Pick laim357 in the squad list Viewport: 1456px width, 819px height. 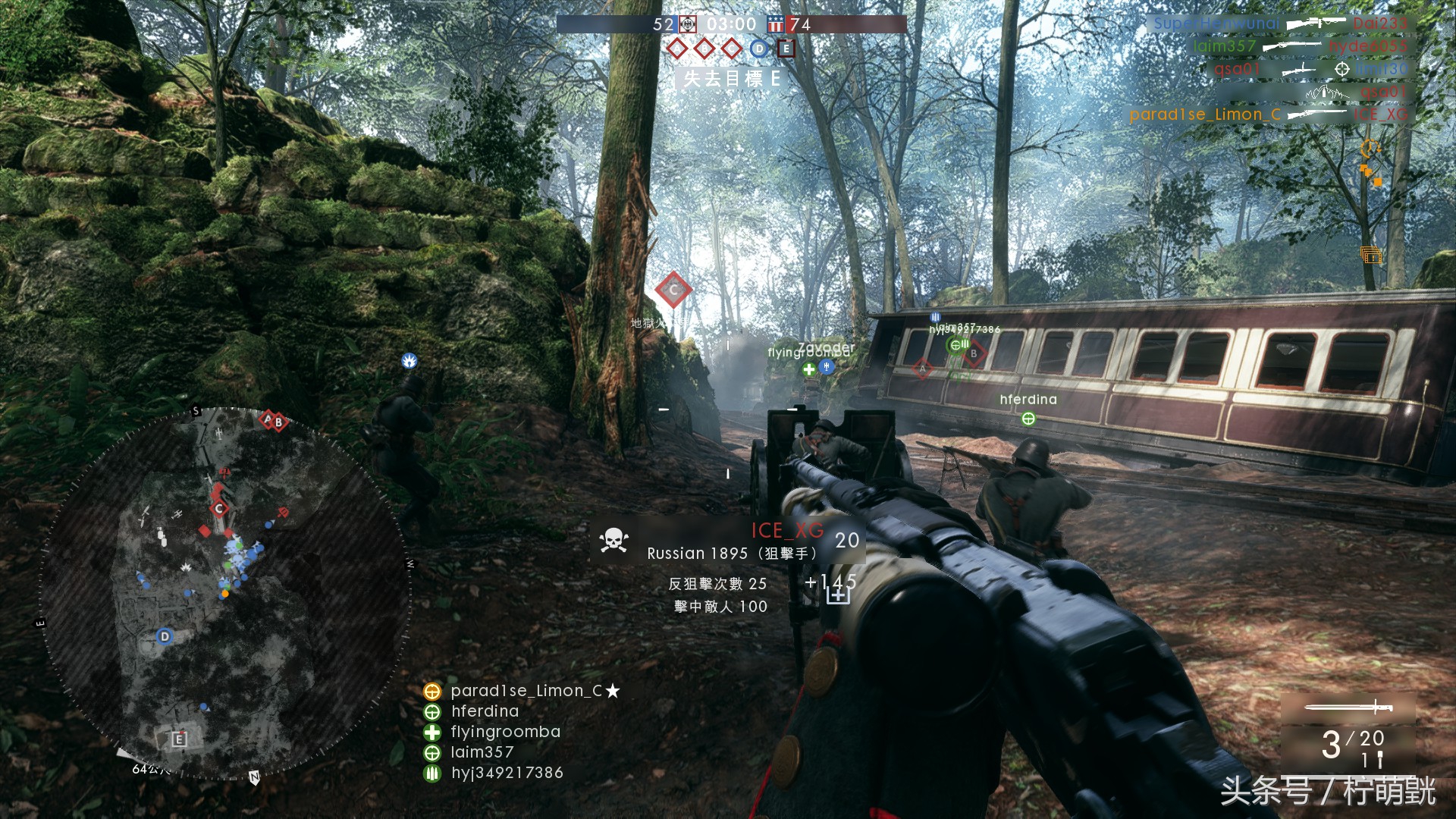tap(482, 752)
